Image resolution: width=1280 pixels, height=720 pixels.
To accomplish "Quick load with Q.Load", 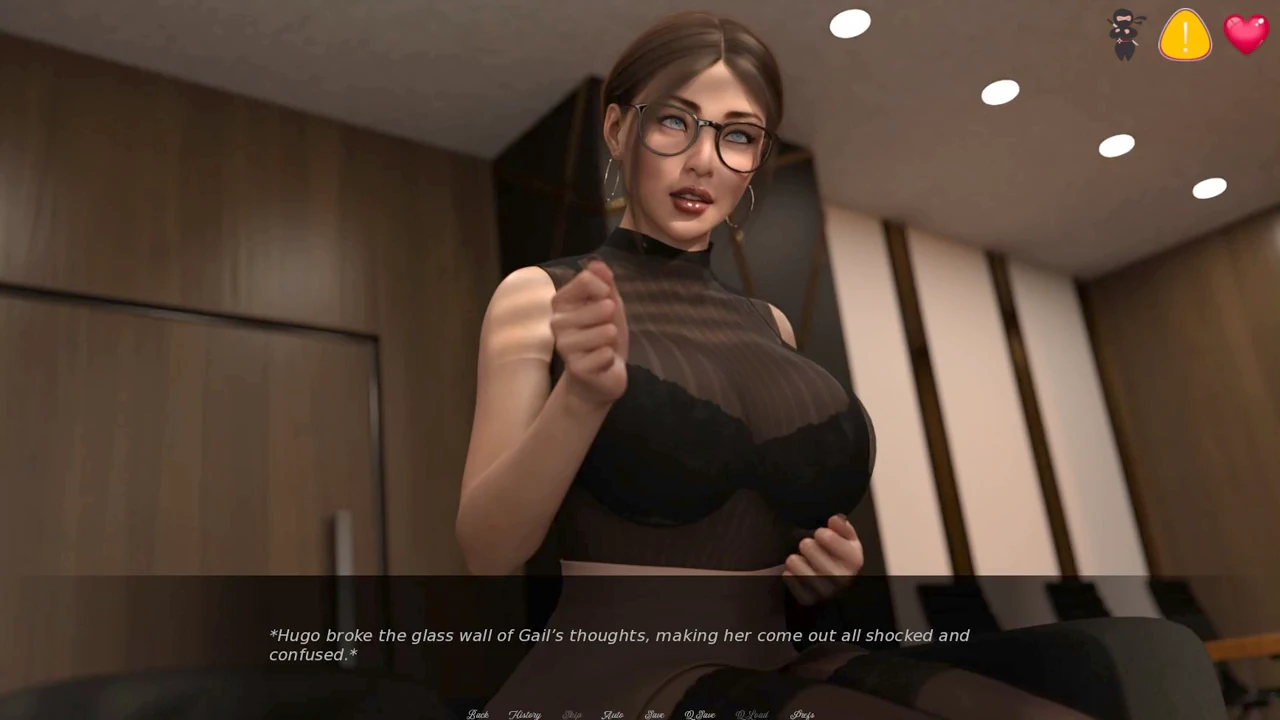I will [x=752, y=714].
